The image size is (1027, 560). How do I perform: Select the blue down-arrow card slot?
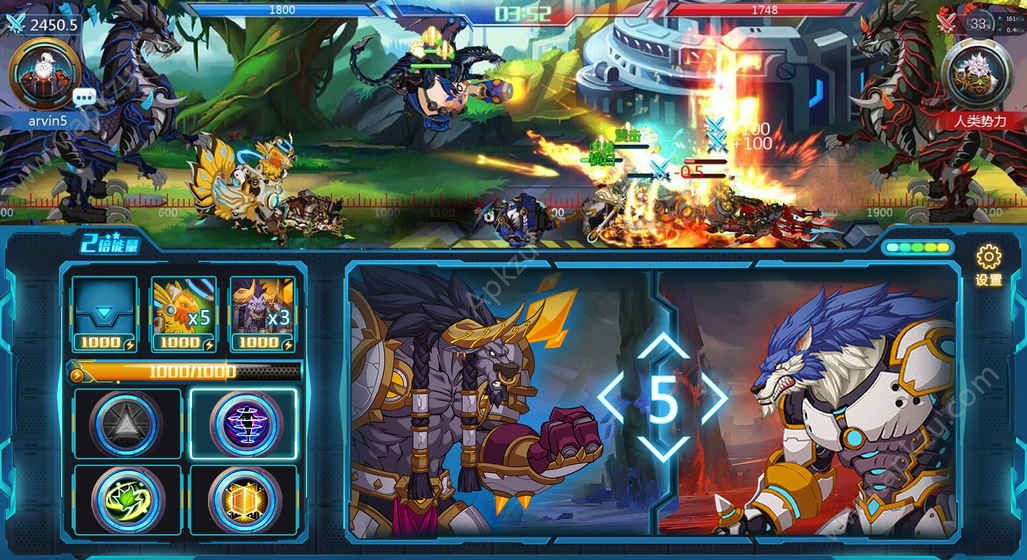click(x=104, y=312)
